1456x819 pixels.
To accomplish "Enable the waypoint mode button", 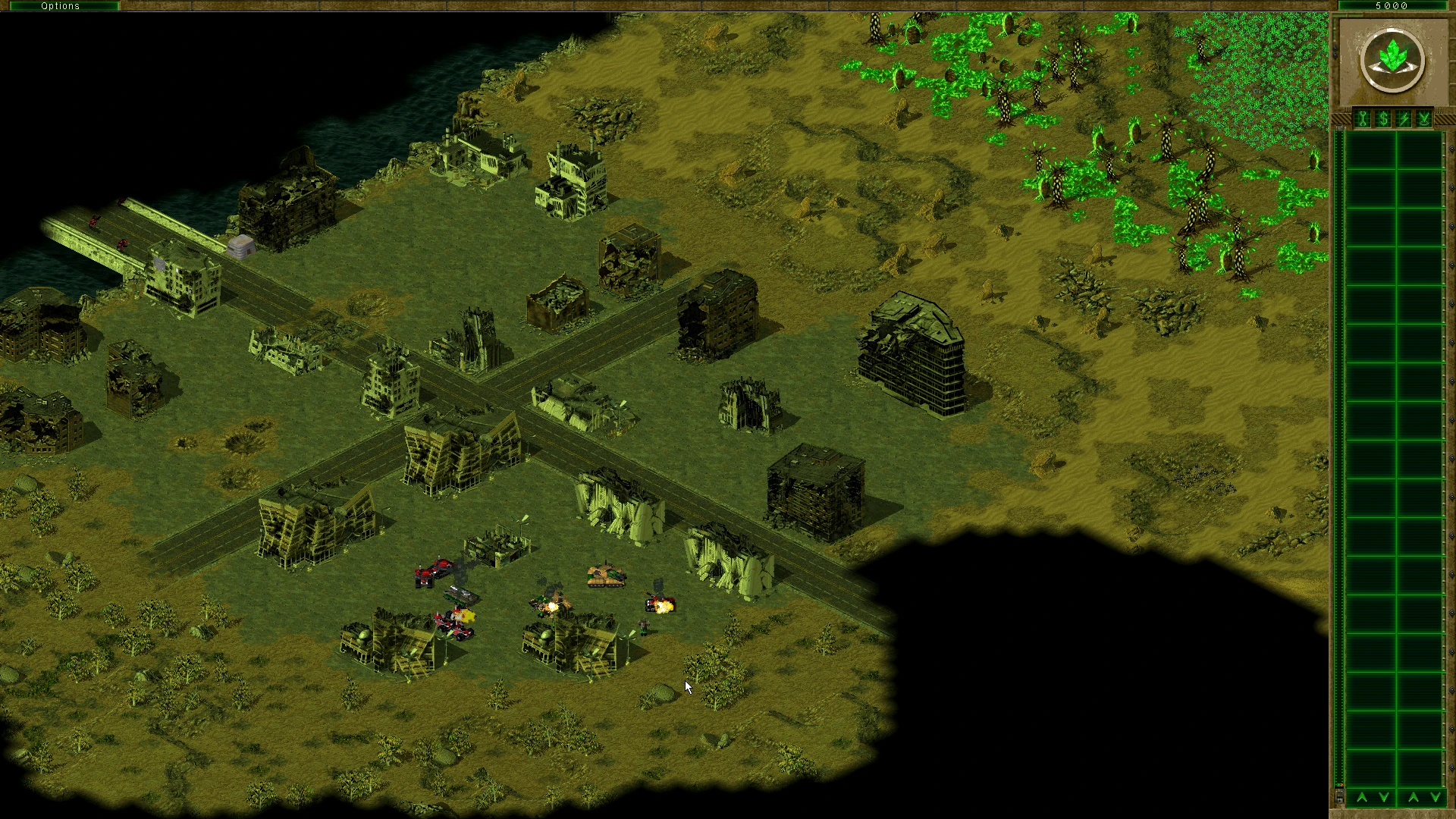I will (x=1424, y=119).
